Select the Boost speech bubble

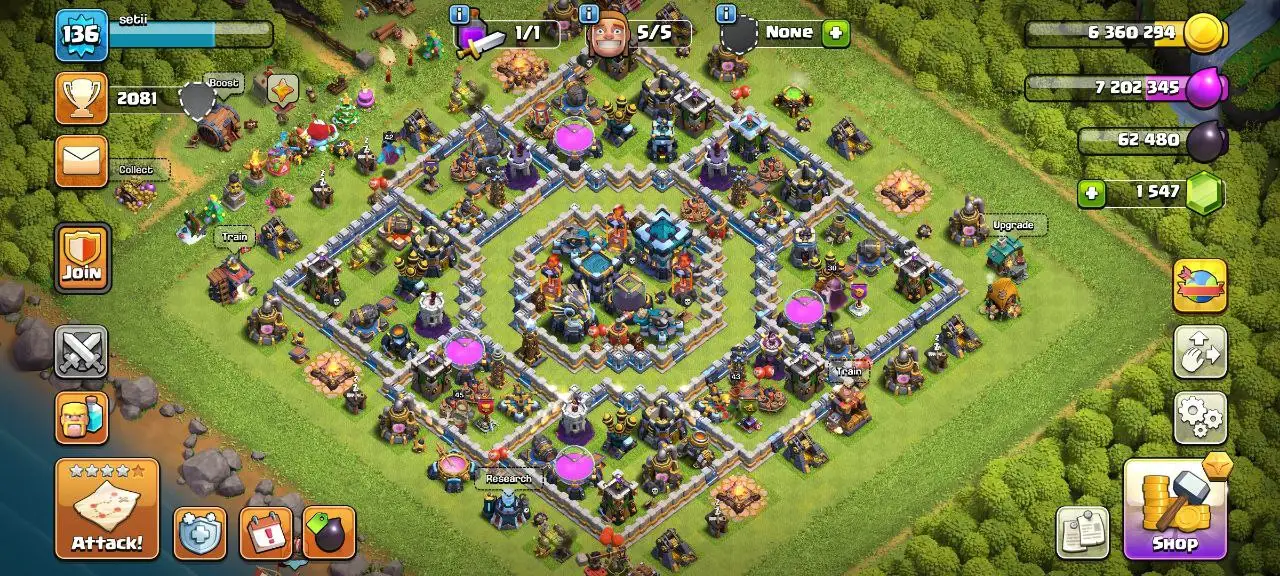(x=224, y=83)
